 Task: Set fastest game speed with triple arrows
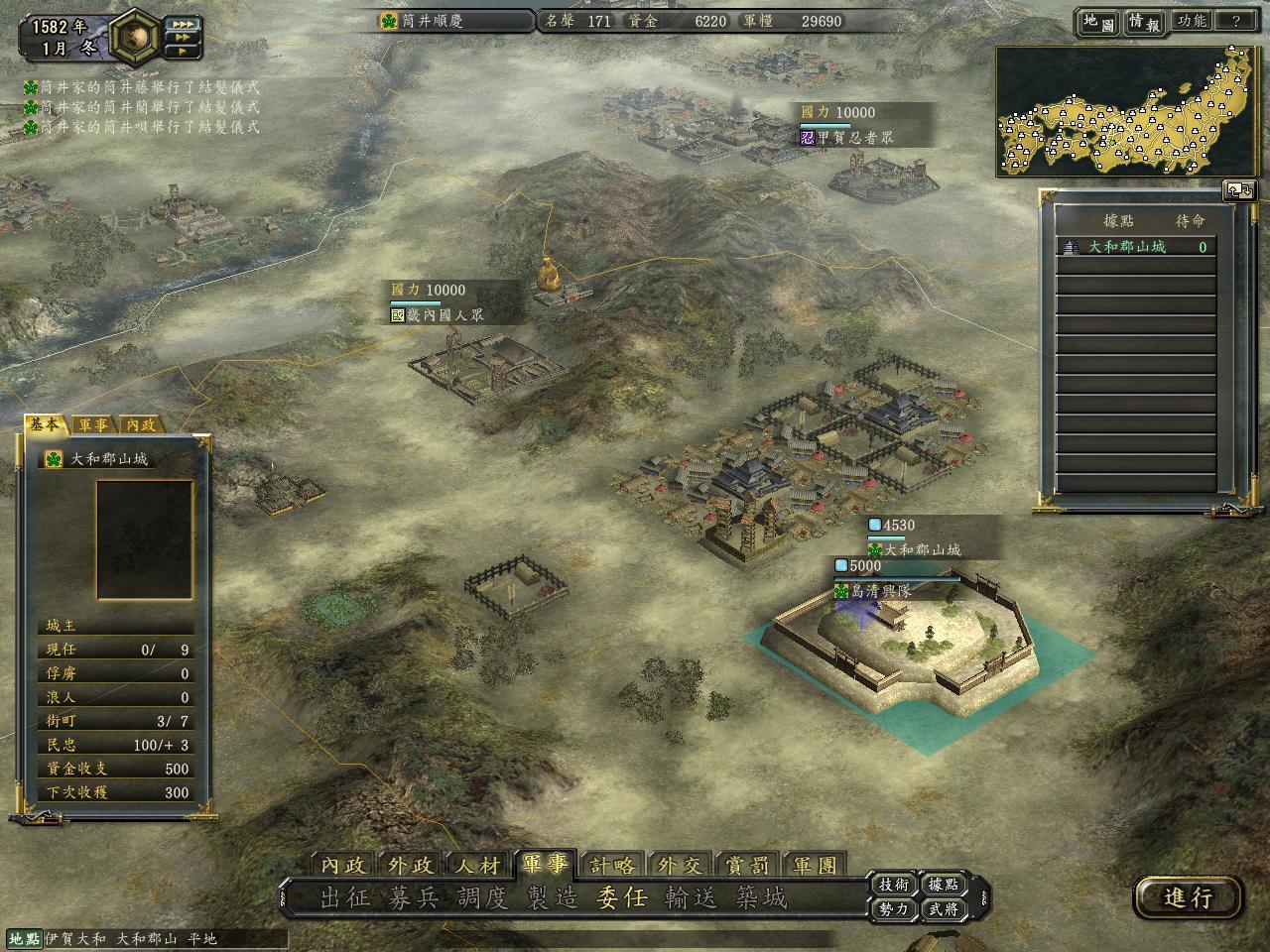click(x=185, y=24)
